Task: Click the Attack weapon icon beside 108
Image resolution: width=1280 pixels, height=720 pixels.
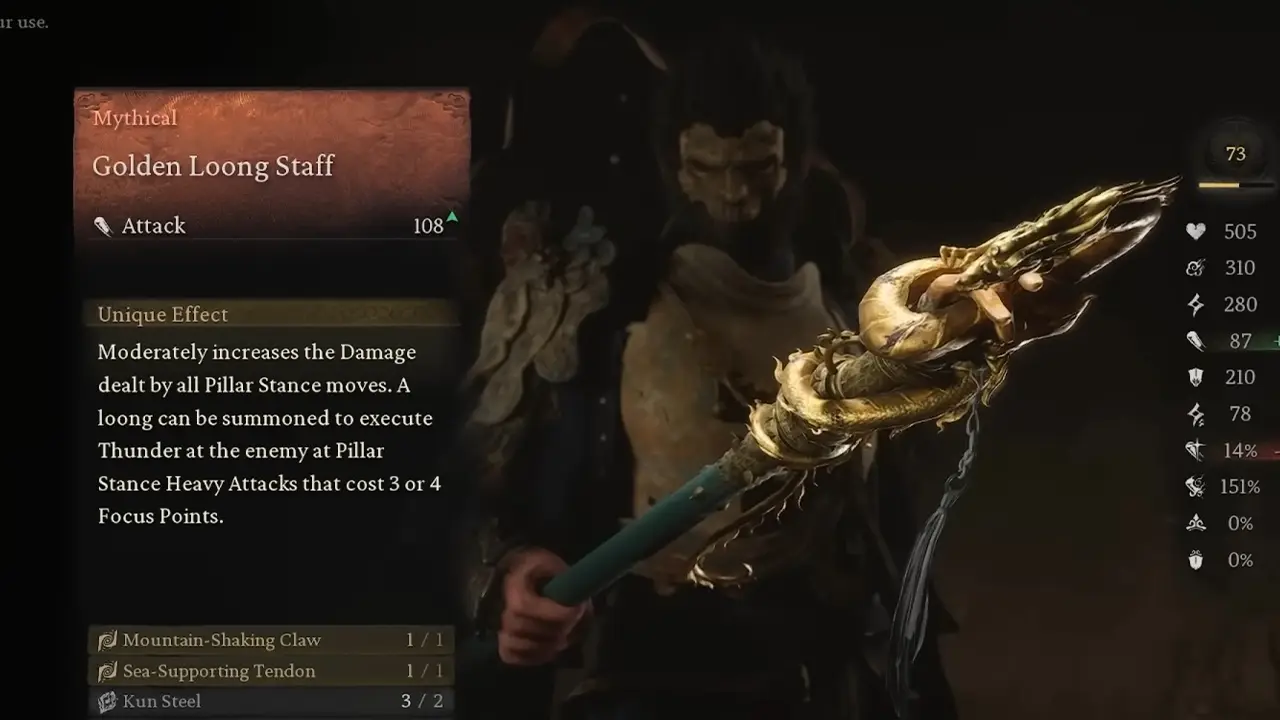Action: pyautogui.click(x=104, y=226)
